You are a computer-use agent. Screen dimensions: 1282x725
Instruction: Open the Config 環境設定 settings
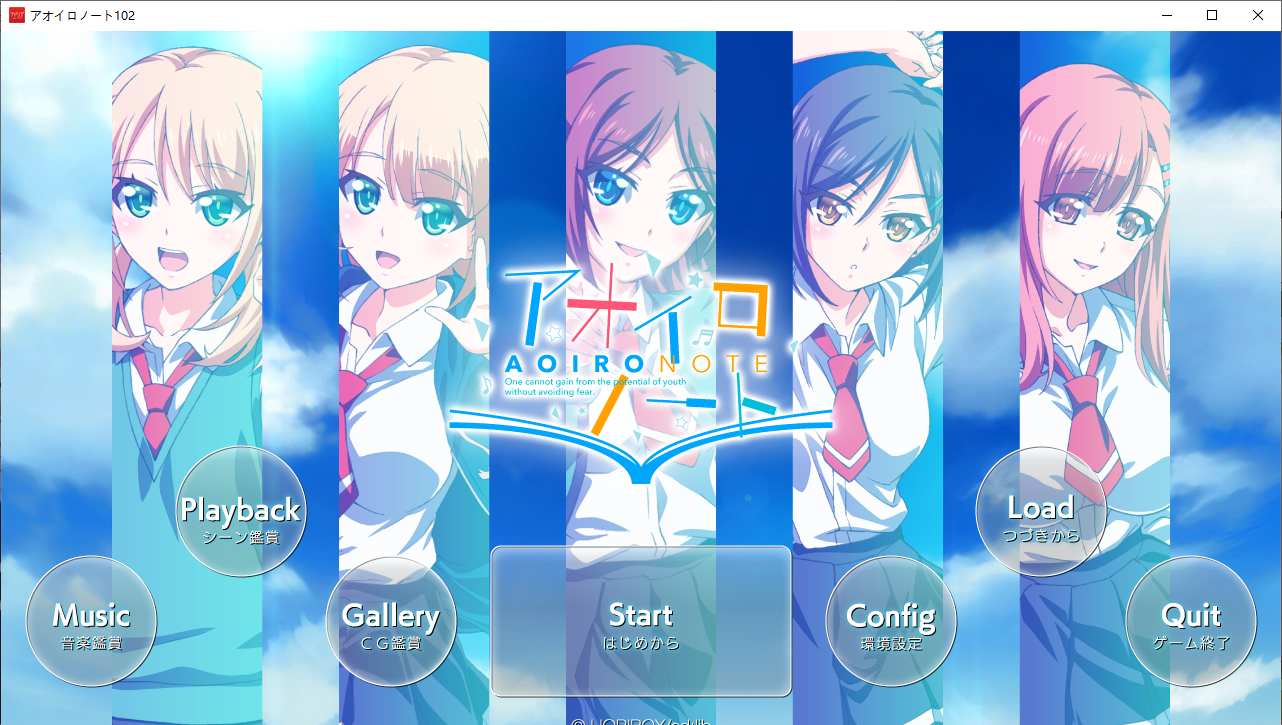(x=891, y=620)
